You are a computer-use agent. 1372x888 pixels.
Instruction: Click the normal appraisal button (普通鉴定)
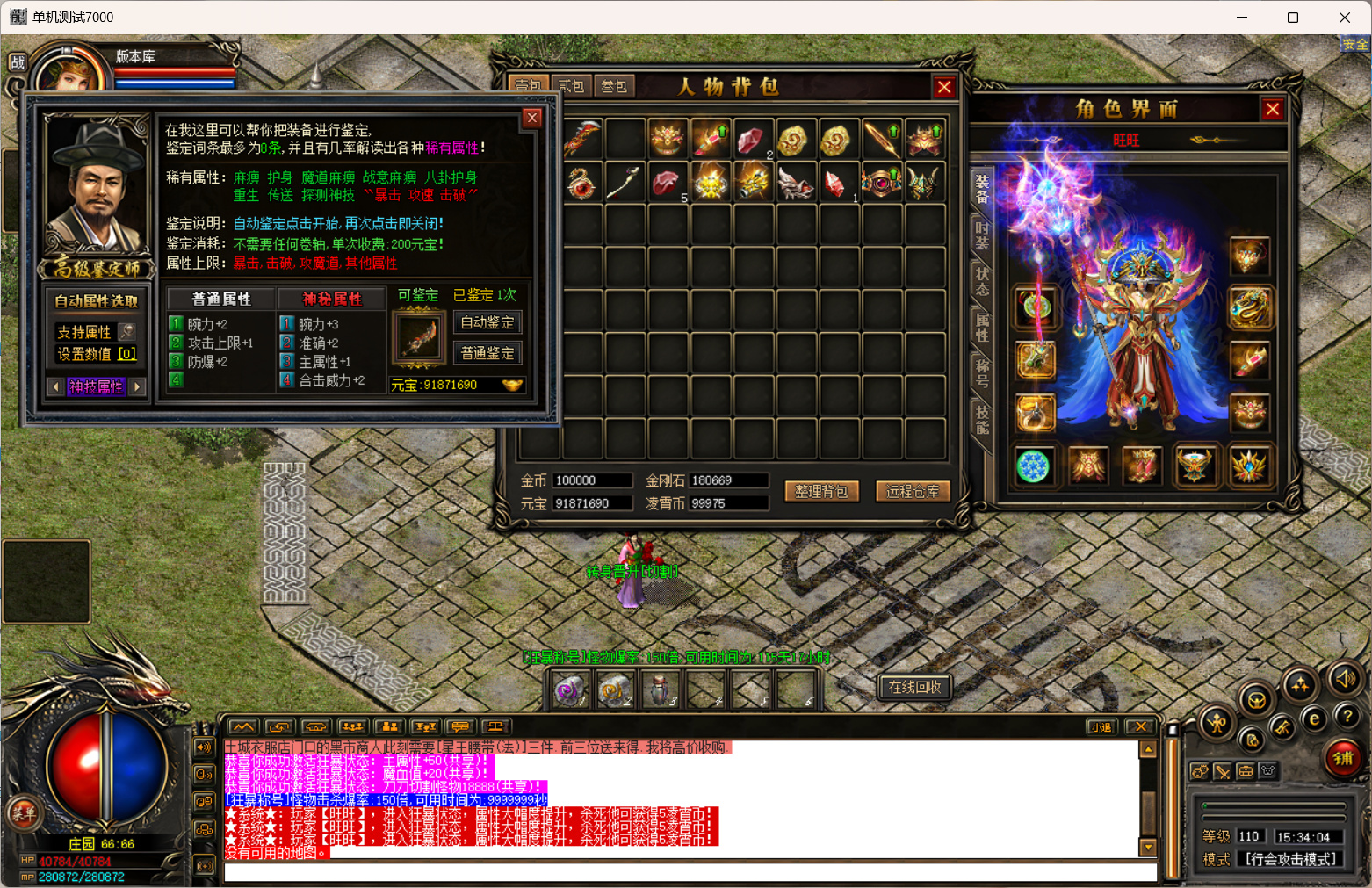[x=487, y=353]
